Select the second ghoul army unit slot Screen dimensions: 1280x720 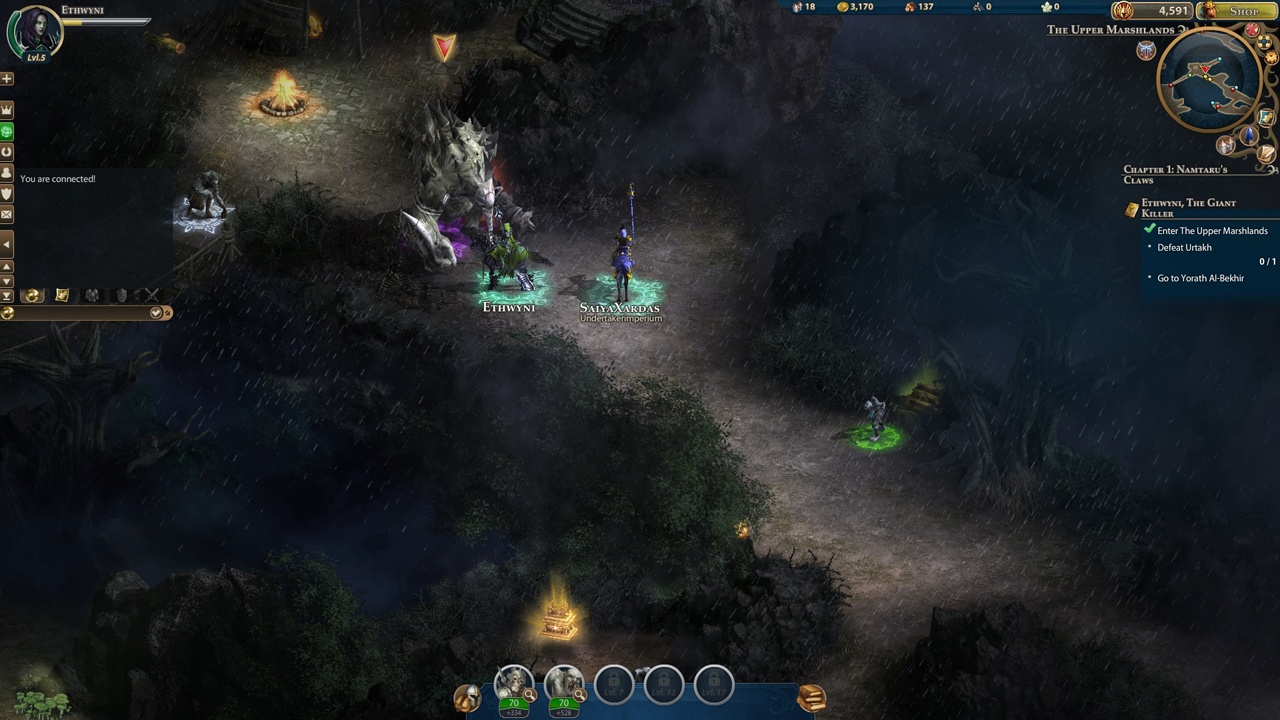[x=564, y=683]
